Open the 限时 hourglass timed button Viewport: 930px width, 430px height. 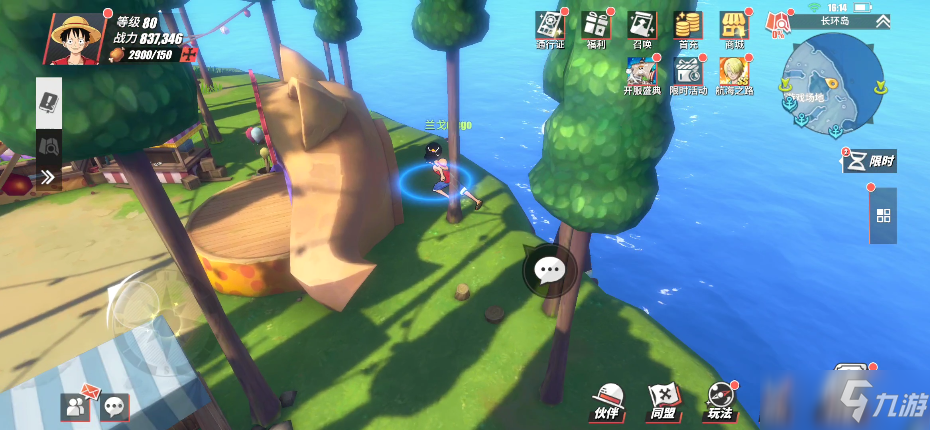click(x=869, y=160)
